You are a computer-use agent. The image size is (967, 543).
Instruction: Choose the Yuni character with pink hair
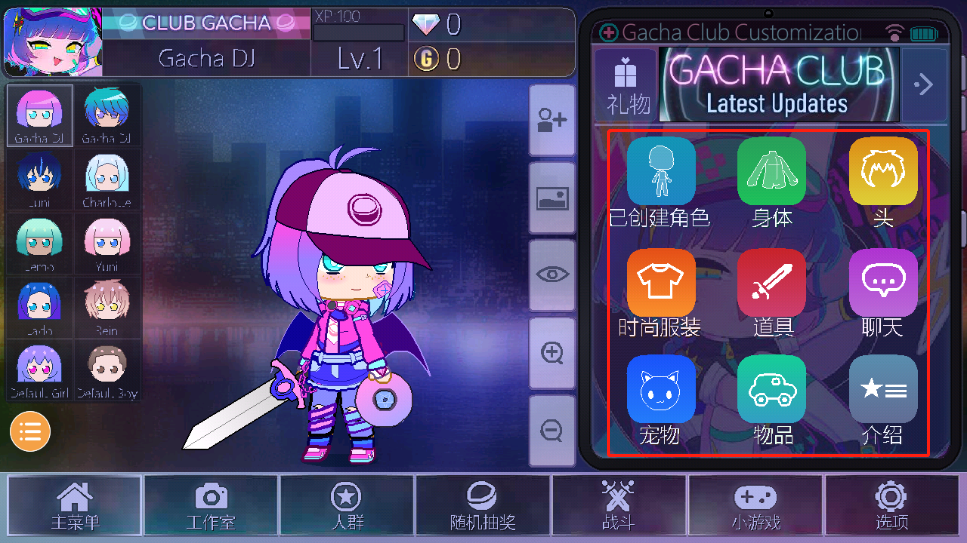107,244
